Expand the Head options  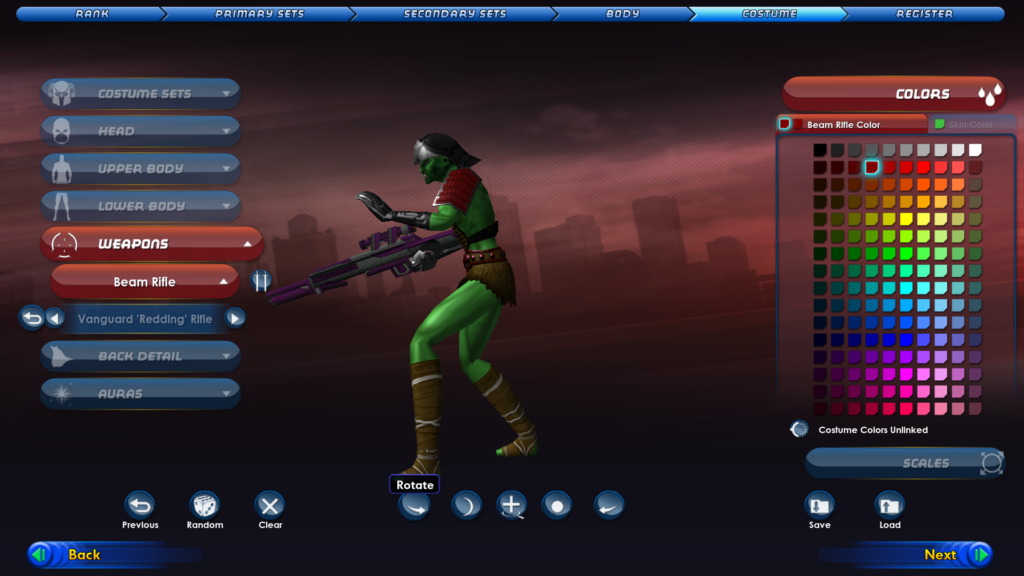pyautogui.click(x=141, y=131)
